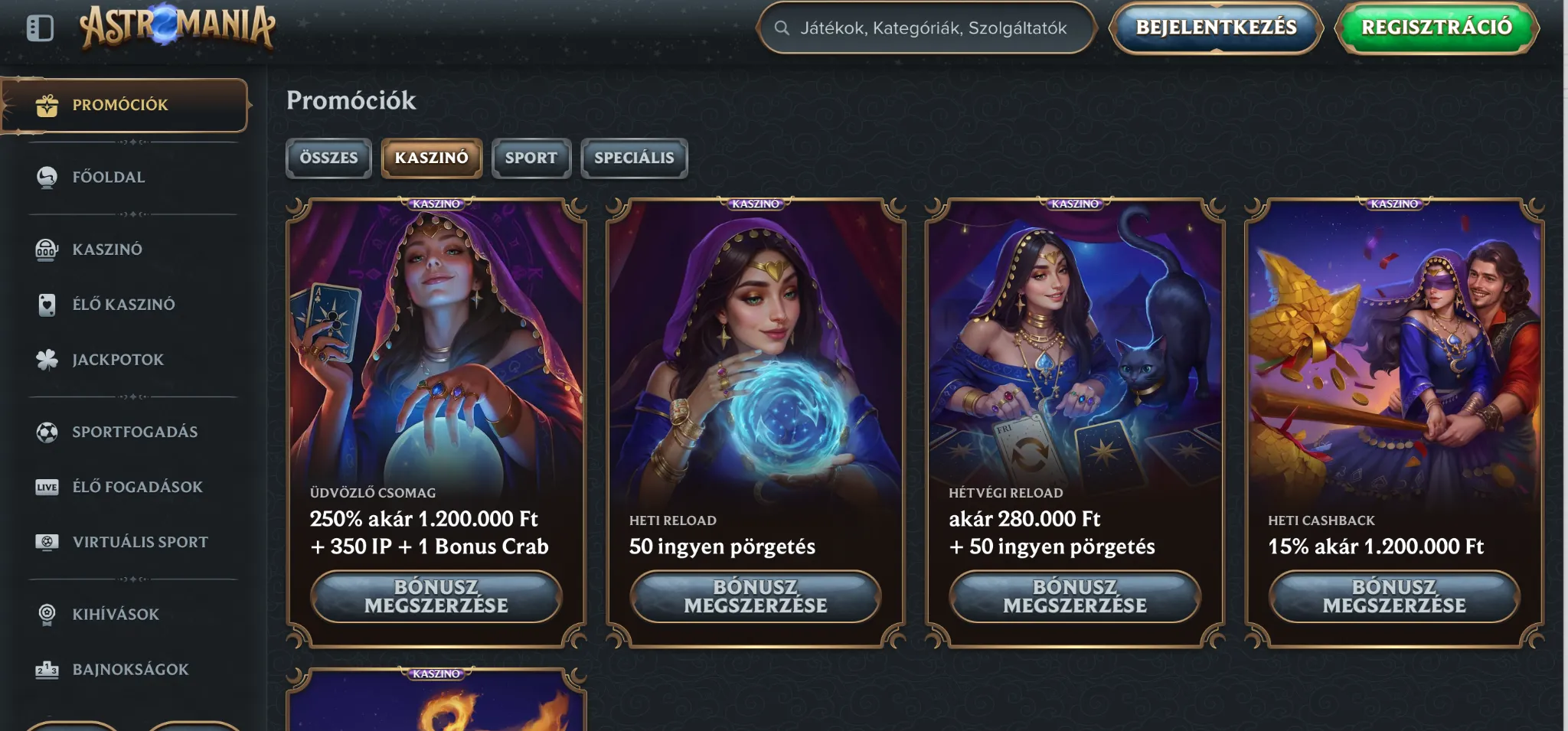Collapse the sidebar using top-left panel icon

tap(41, 28)
